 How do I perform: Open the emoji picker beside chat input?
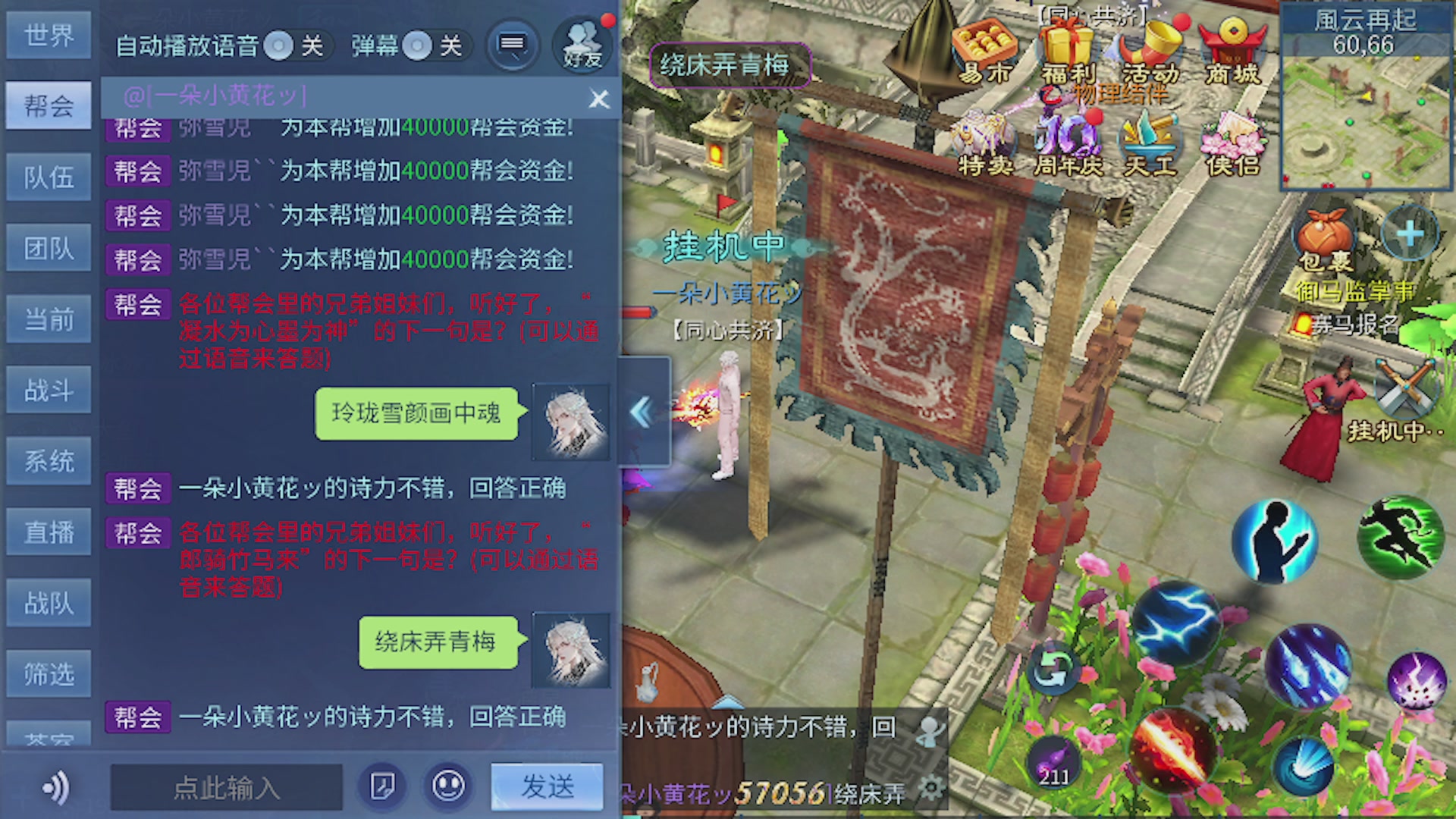point(447,787)
